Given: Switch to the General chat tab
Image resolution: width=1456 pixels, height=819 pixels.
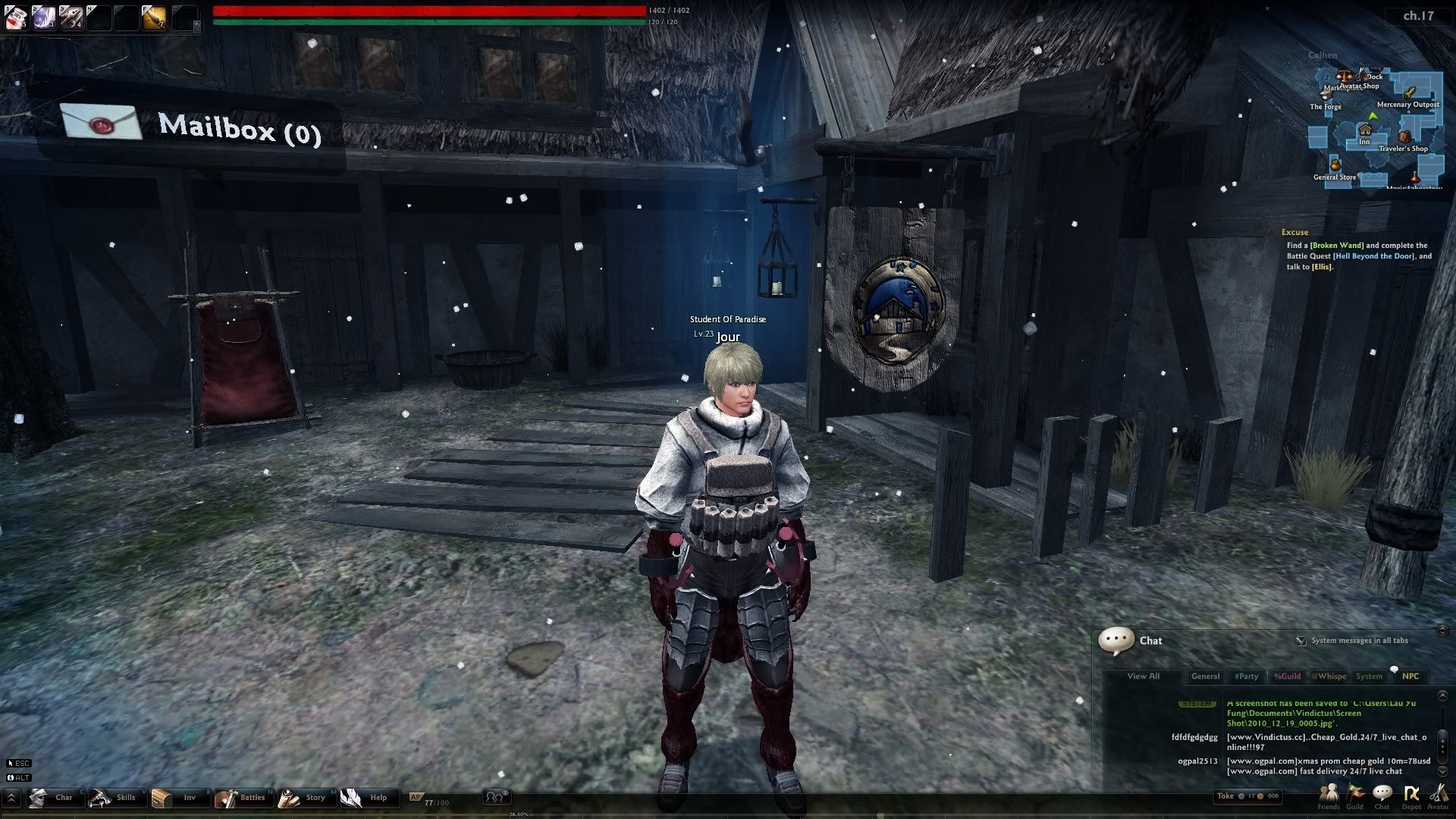Looking at the screenshot, I should [x=1205, y=676].
